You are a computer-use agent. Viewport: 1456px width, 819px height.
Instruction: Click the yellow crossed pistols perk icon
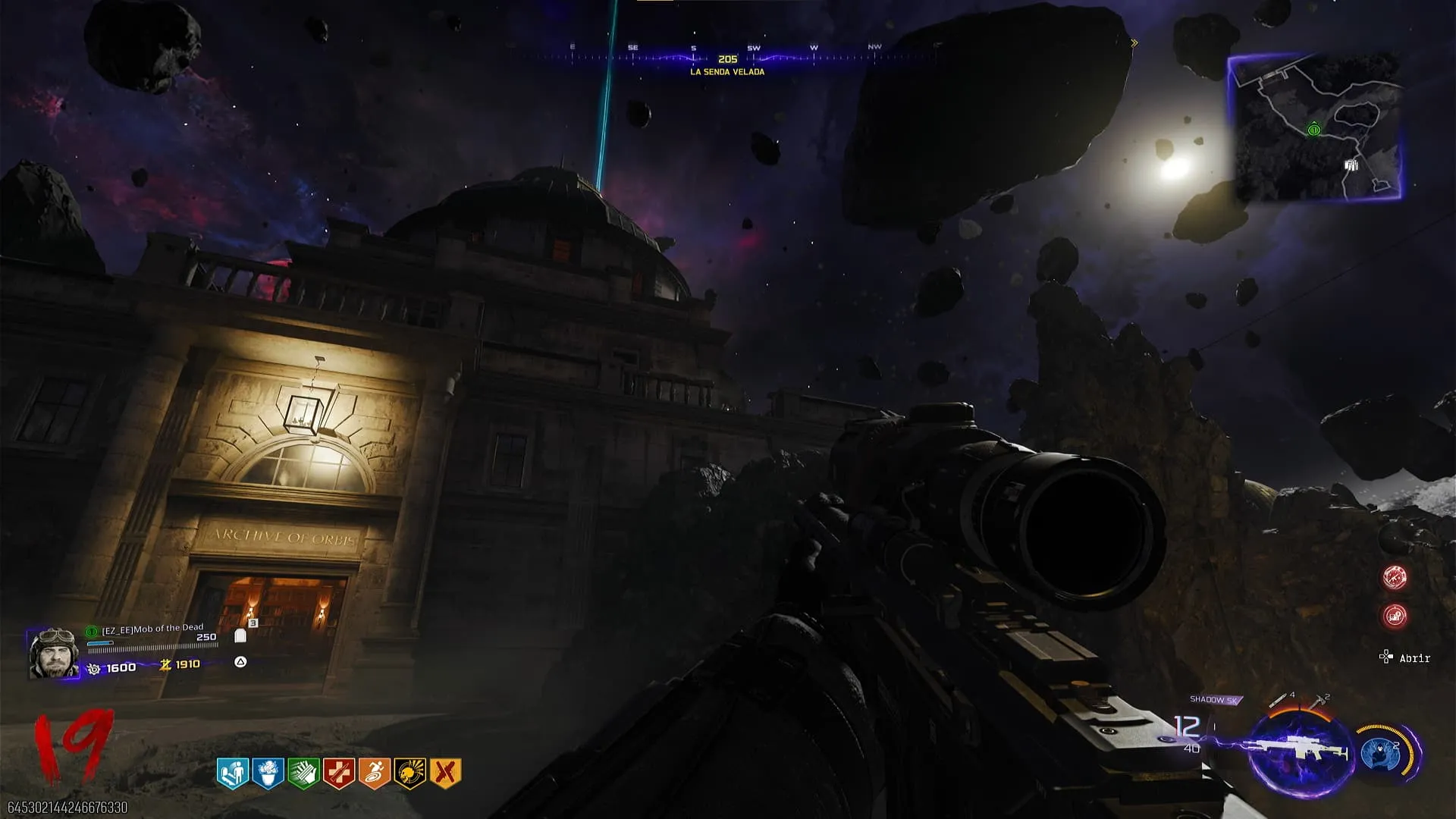(x=445, y=773)
